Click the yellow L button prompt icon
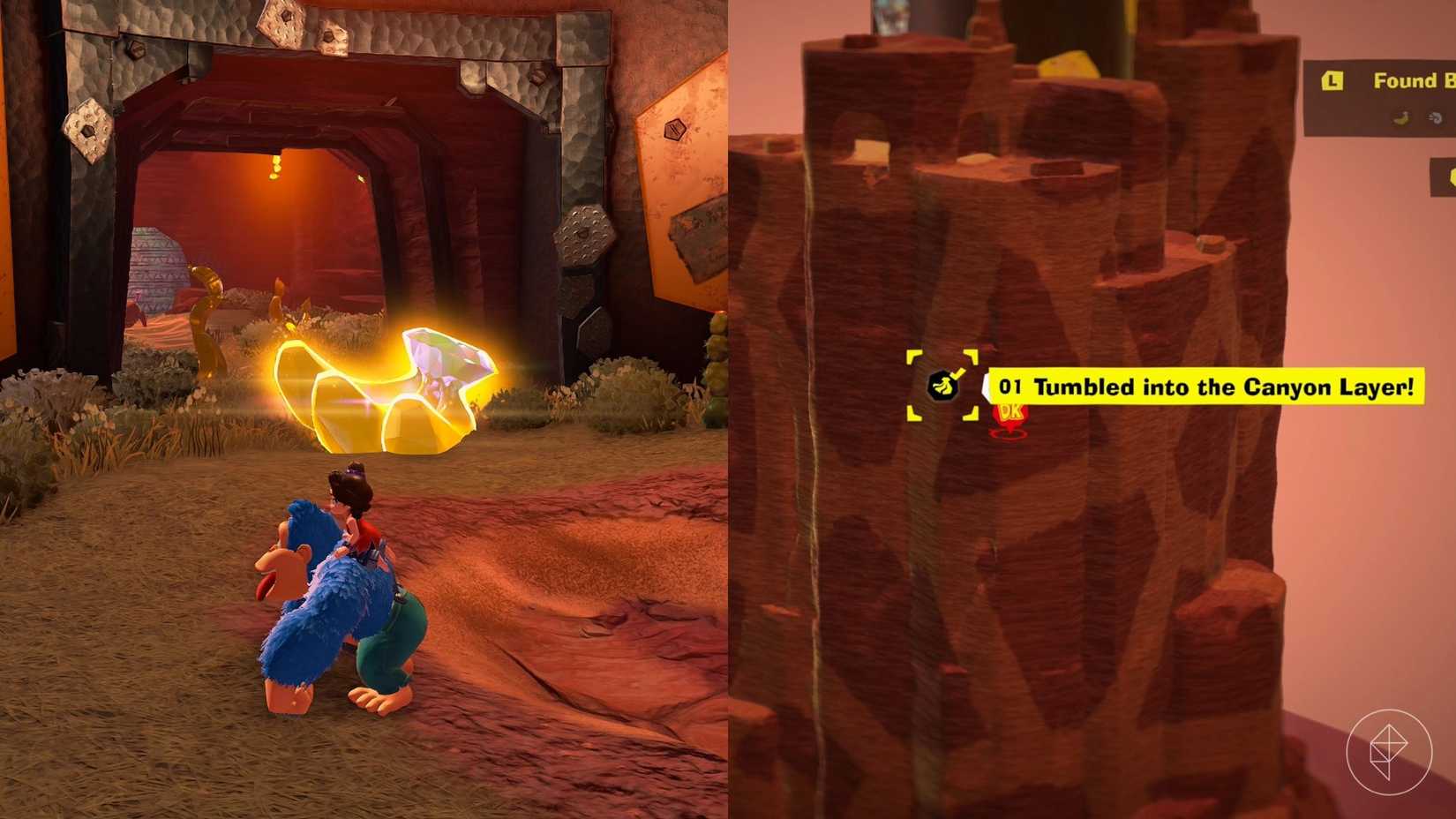Screen dimensions: 1456x819 coord(1332,80)
